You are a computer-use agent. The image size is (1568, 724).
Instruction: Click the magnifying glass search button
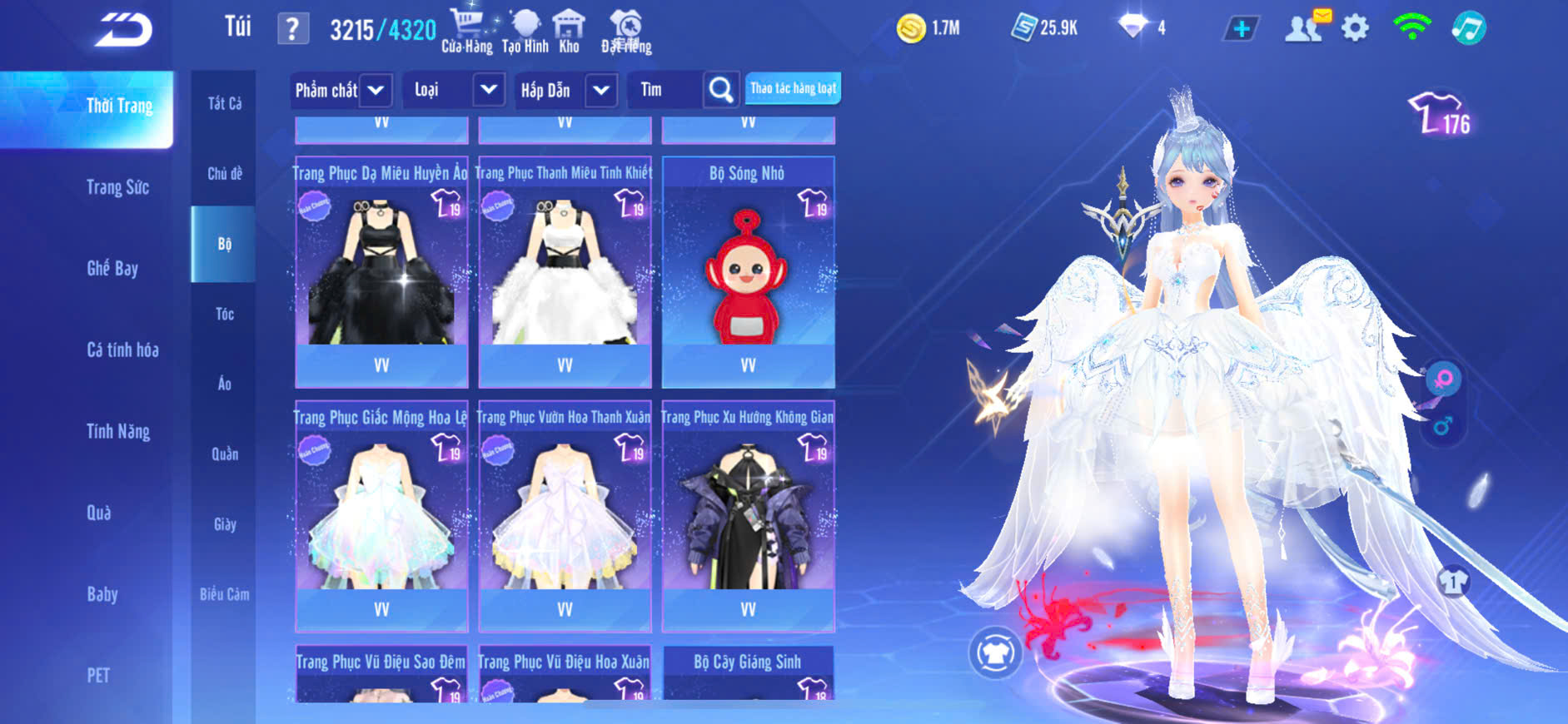[x=721, y=90]
